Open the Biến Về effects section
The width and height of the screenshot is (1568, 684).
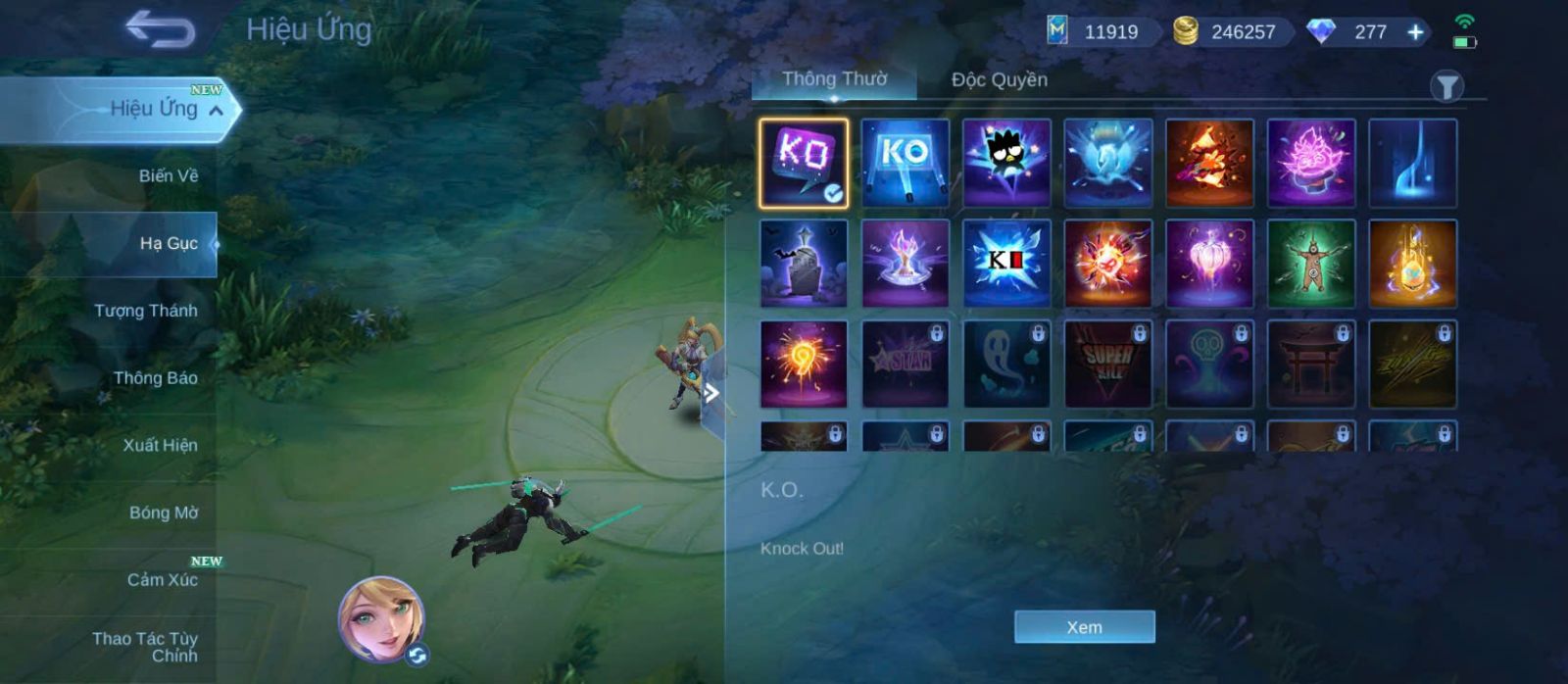tap(168, 176)
